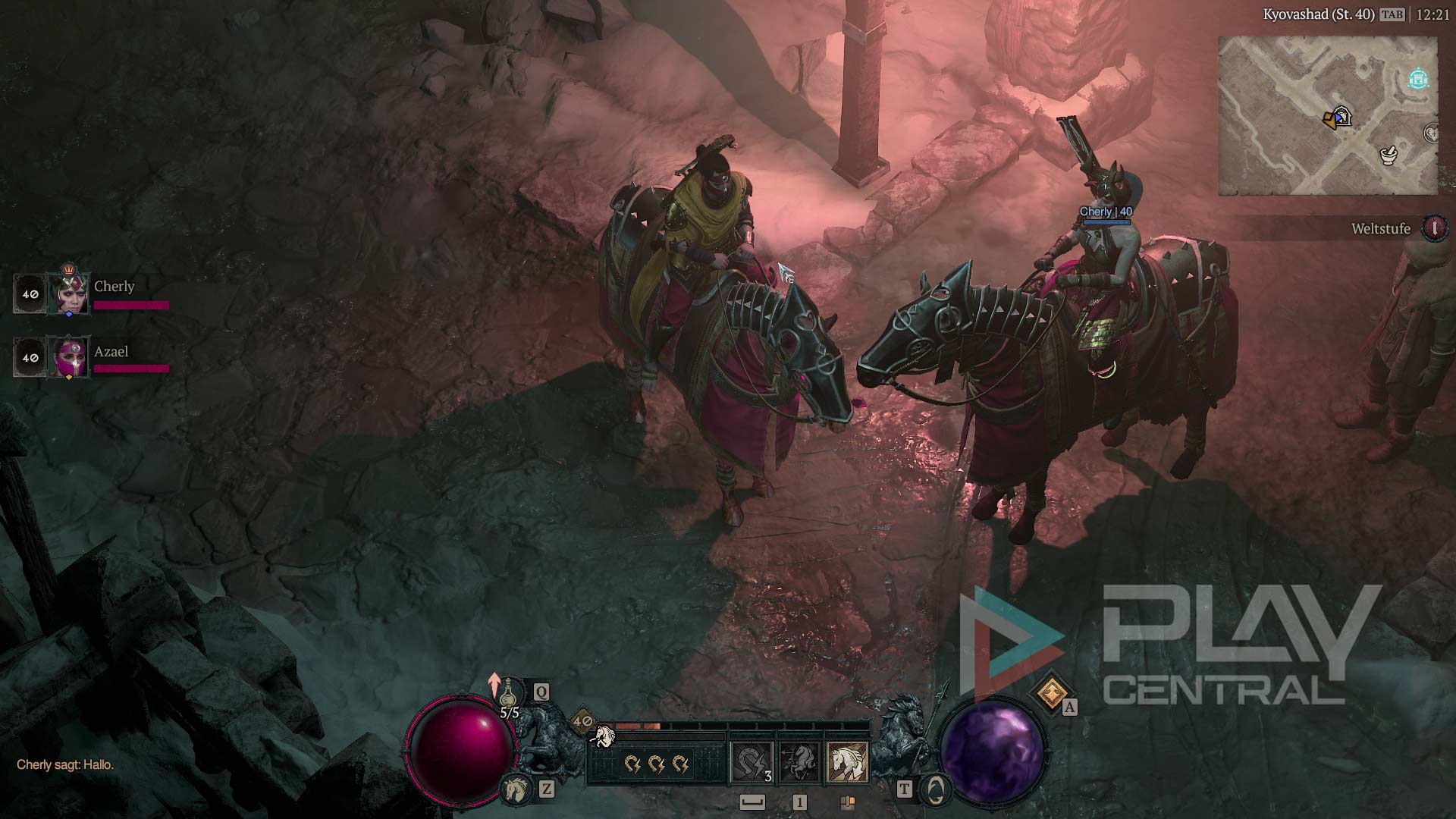Select Cherly's party portrait
Viewport: 1456px width, 819px height.
tap(68, 293)
